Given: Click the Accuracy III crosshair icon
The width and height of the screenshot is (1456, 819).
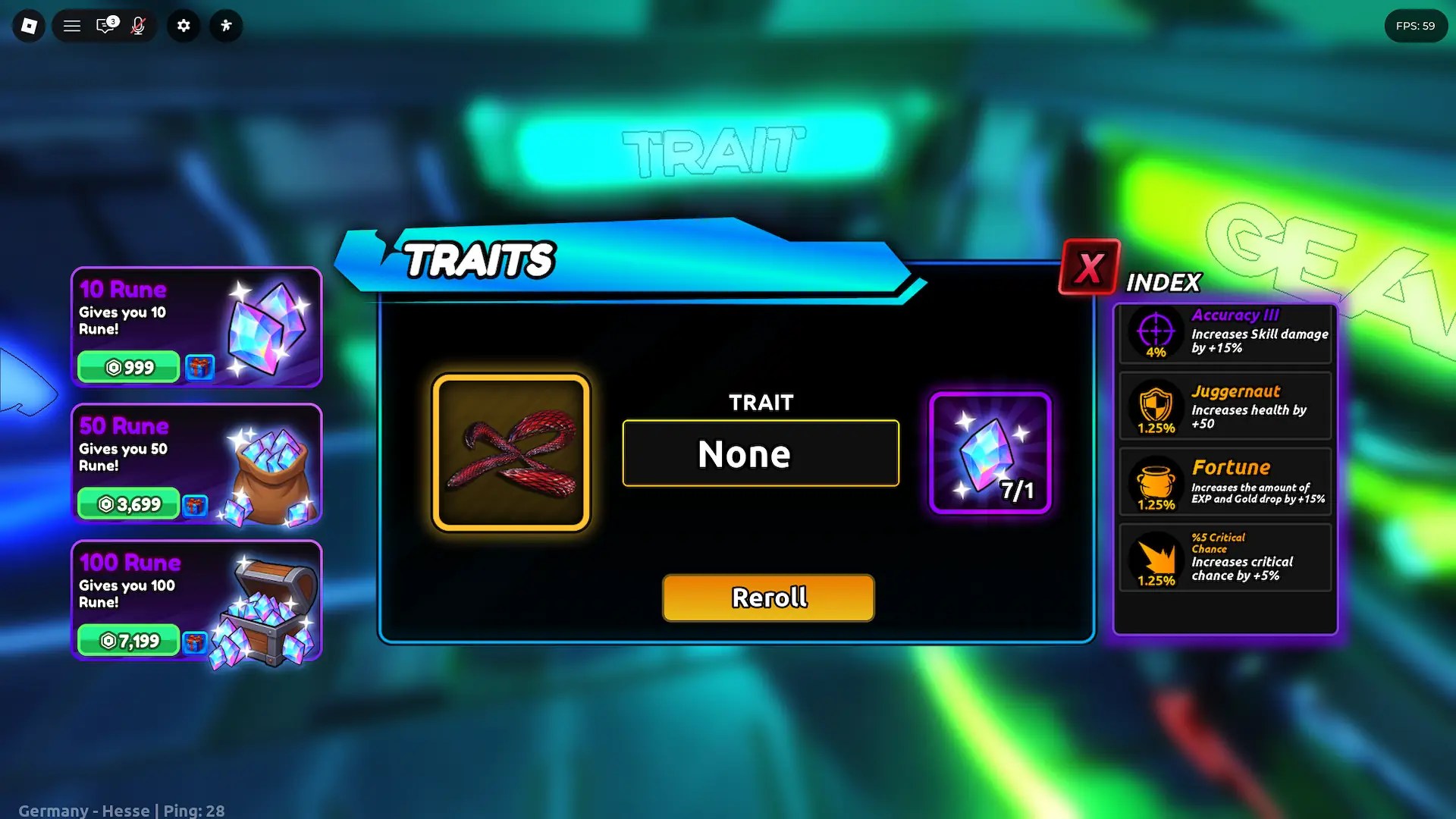Looking at the screenshot, I should click(x=1155, y=332).
